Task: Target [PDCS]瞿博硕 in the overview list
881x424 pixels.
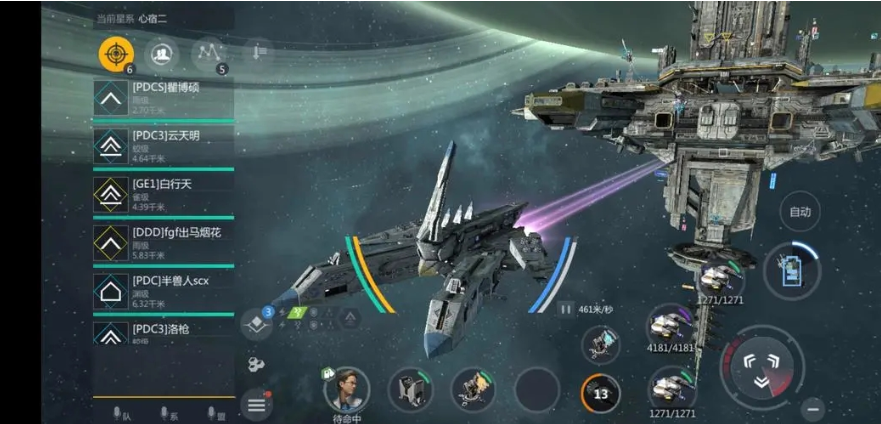Action: point(163,98)
